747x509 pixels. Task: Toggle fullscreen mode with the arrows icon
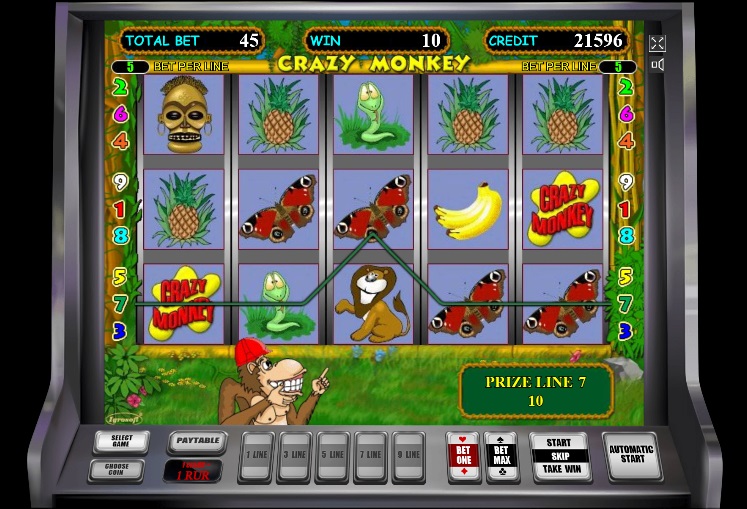click(x=657, y=43)
